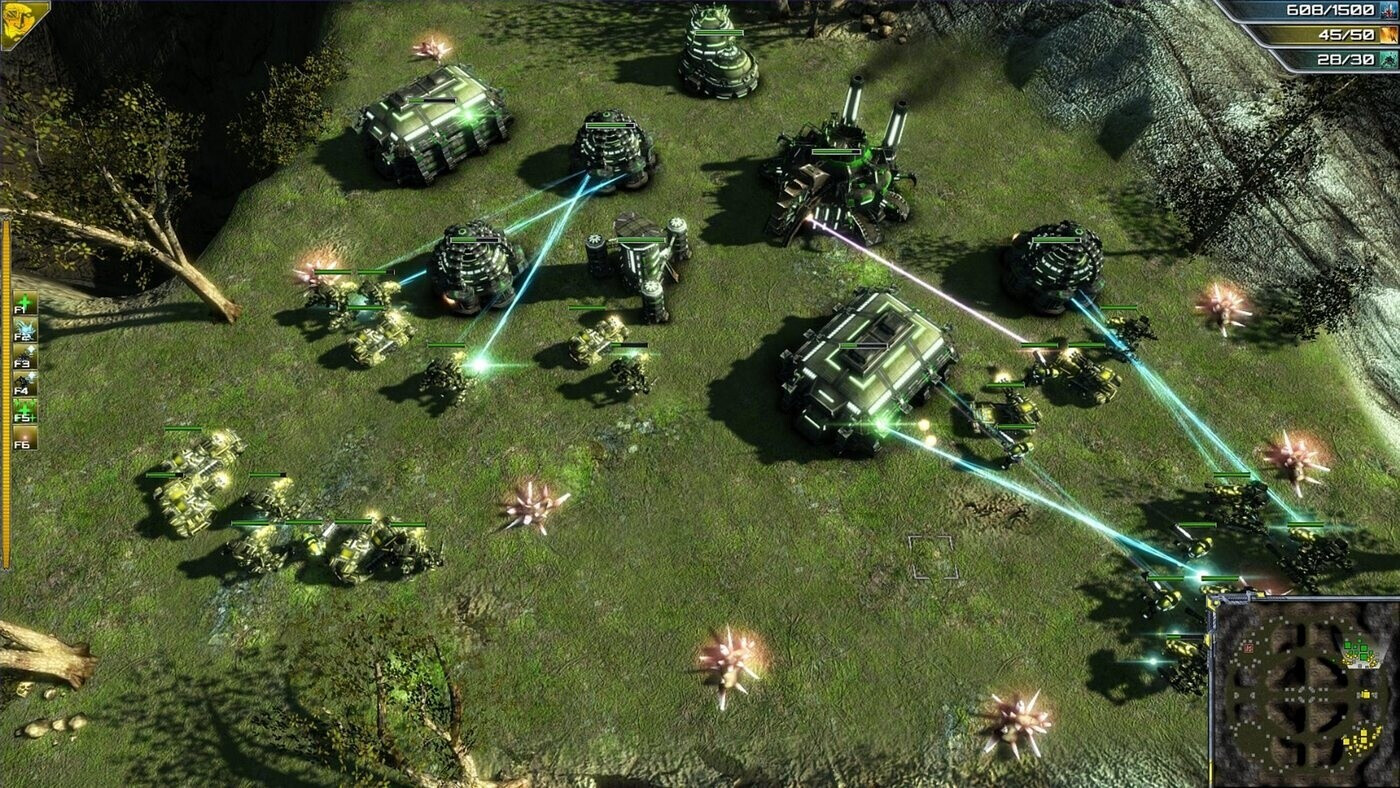The image size is (1400, 788).
Task: Choose the F6 glowing orb ability
Action: point(25,438)
